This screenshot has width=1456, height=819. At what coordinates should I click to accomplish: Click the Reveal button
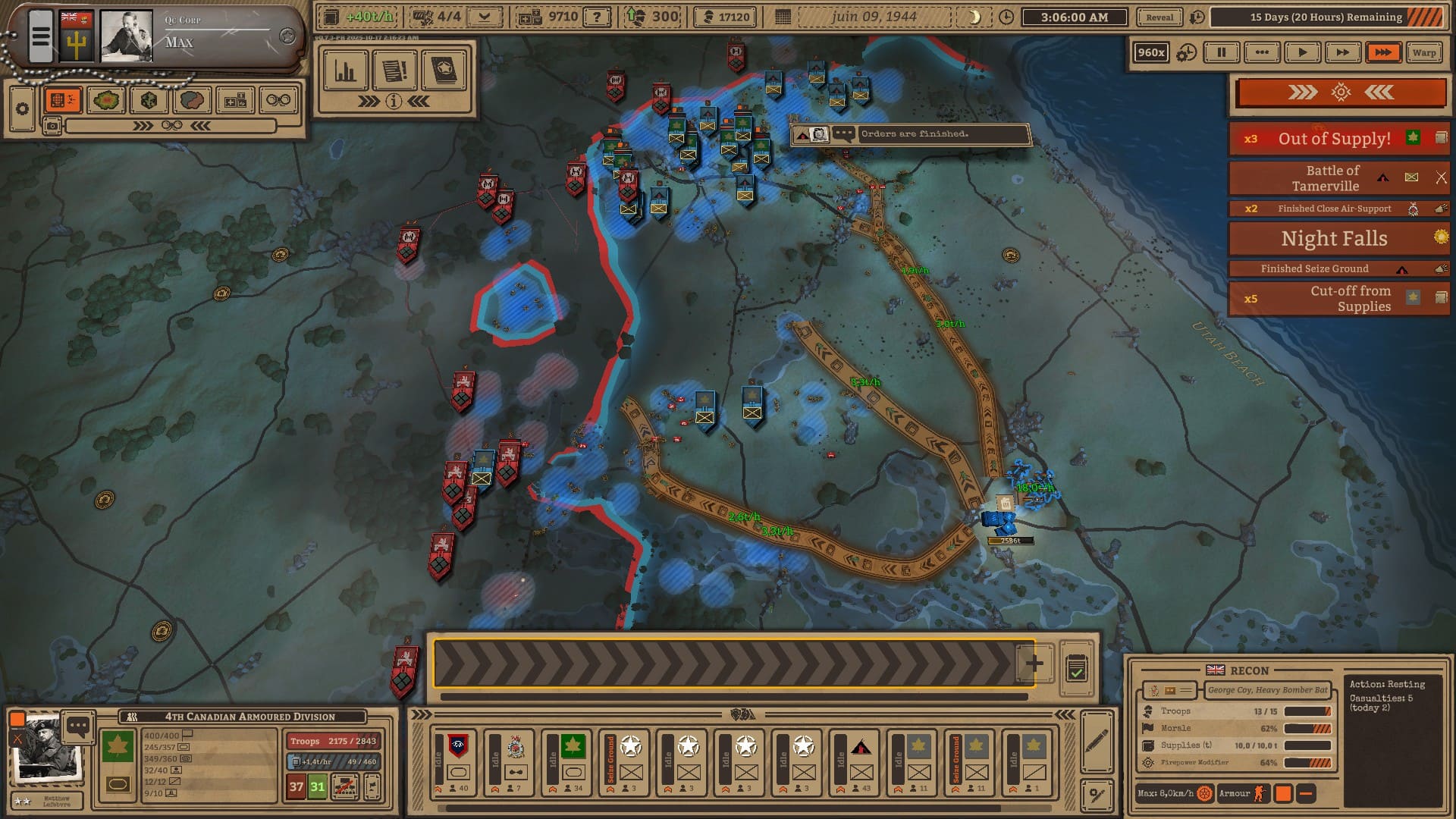[1159, 17]
